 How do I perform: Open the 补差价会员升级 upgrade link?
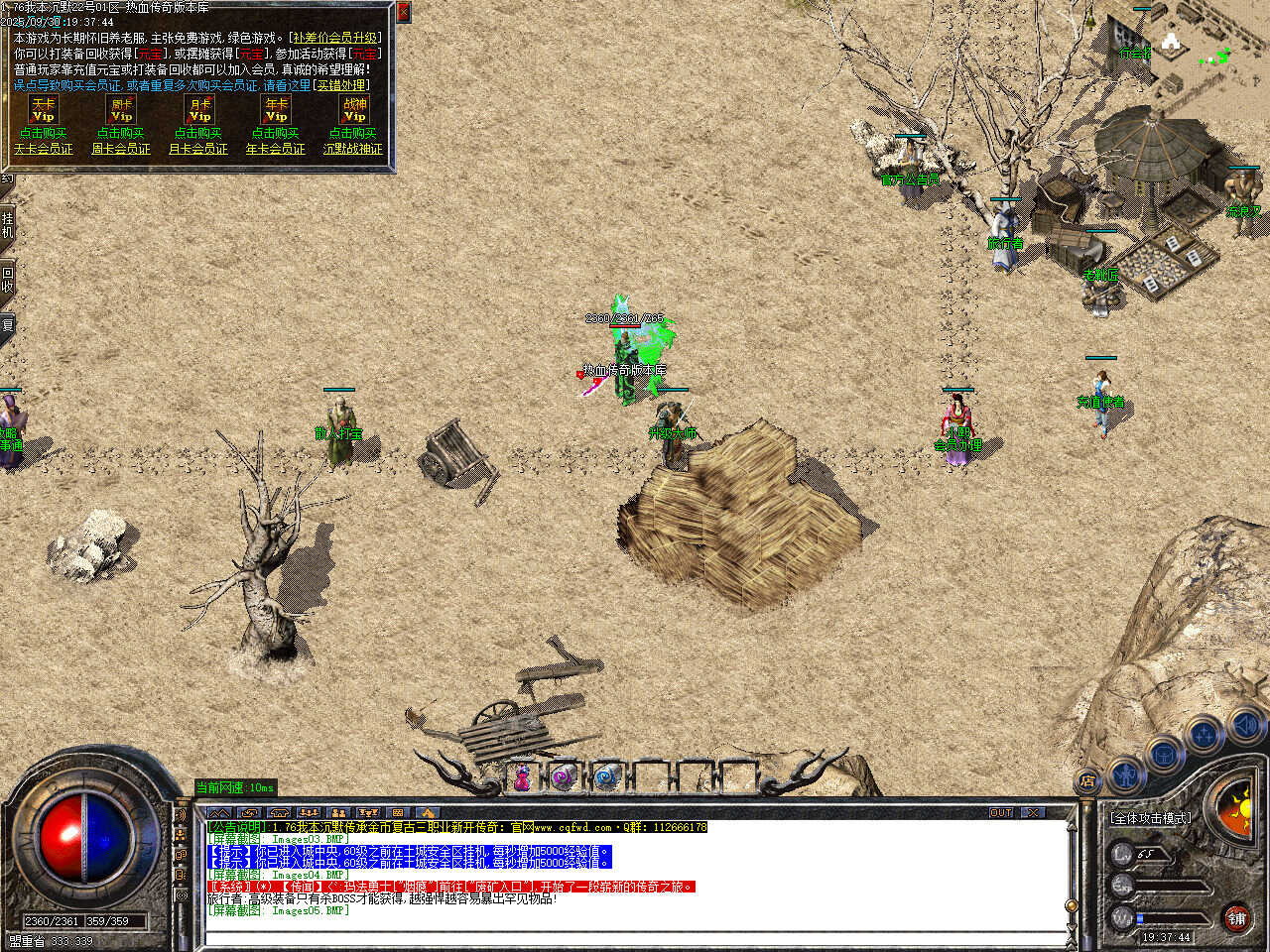coord(335,38)
